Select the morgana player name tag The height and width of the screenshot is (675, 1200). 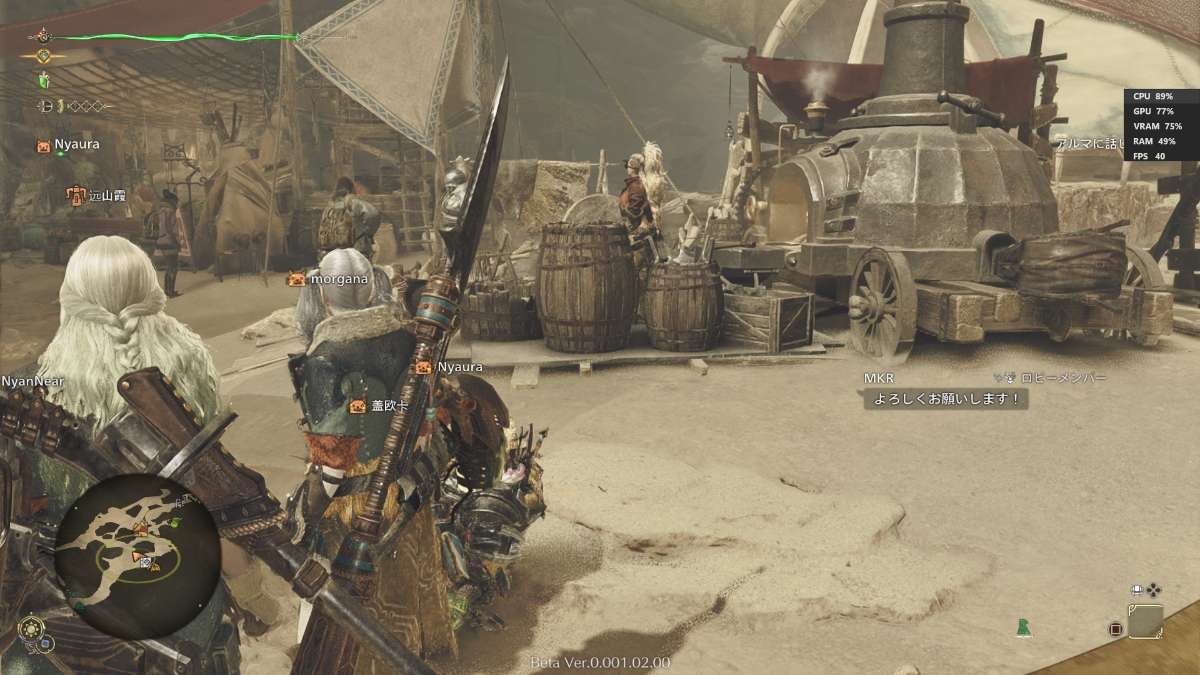(x=328, y=279)
